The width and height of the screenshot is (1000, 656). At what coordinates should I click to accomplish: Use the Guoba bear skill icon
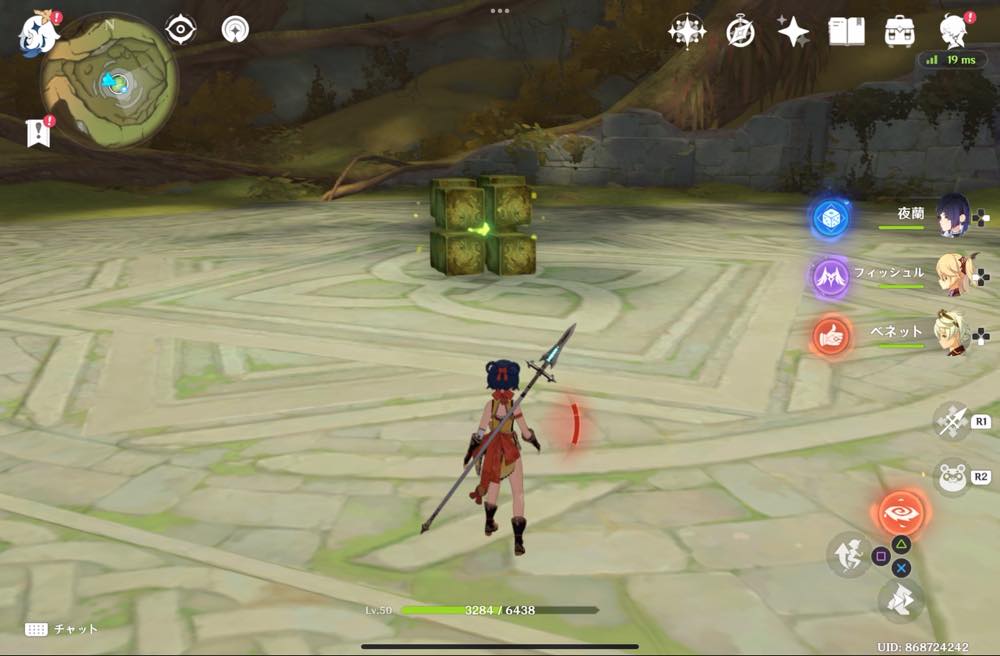[952, 476]
